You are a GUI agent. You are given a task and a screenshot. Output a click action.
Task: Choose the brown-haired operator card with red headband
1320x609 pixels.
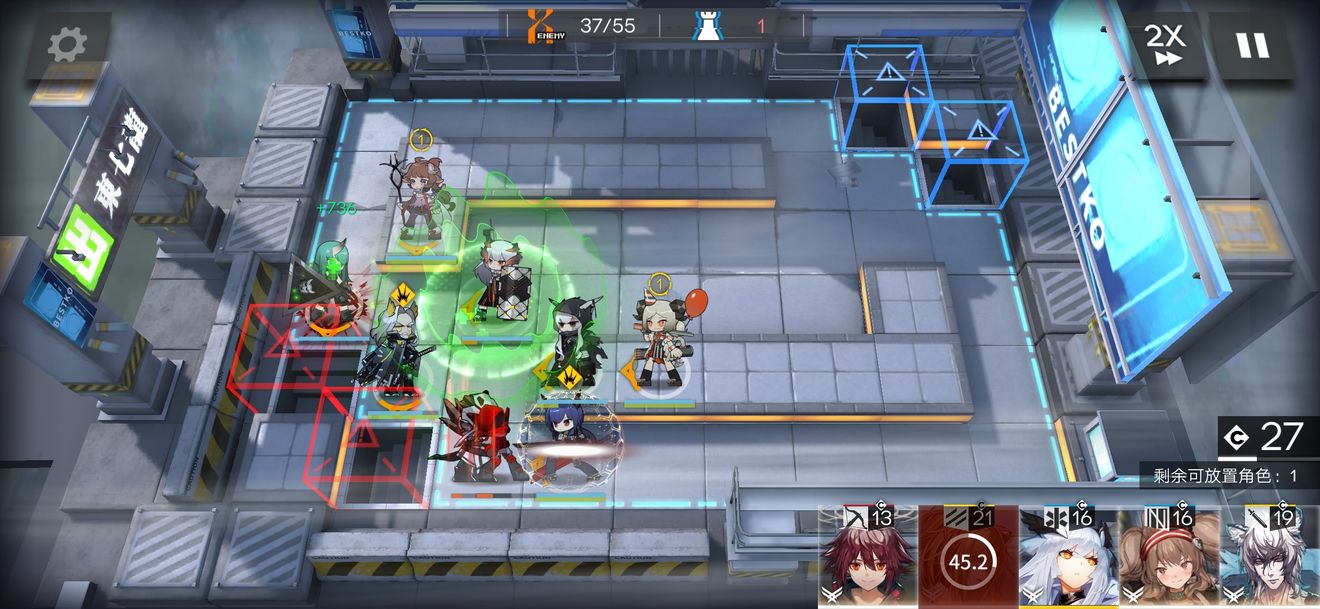click(x=1168, y=558)
